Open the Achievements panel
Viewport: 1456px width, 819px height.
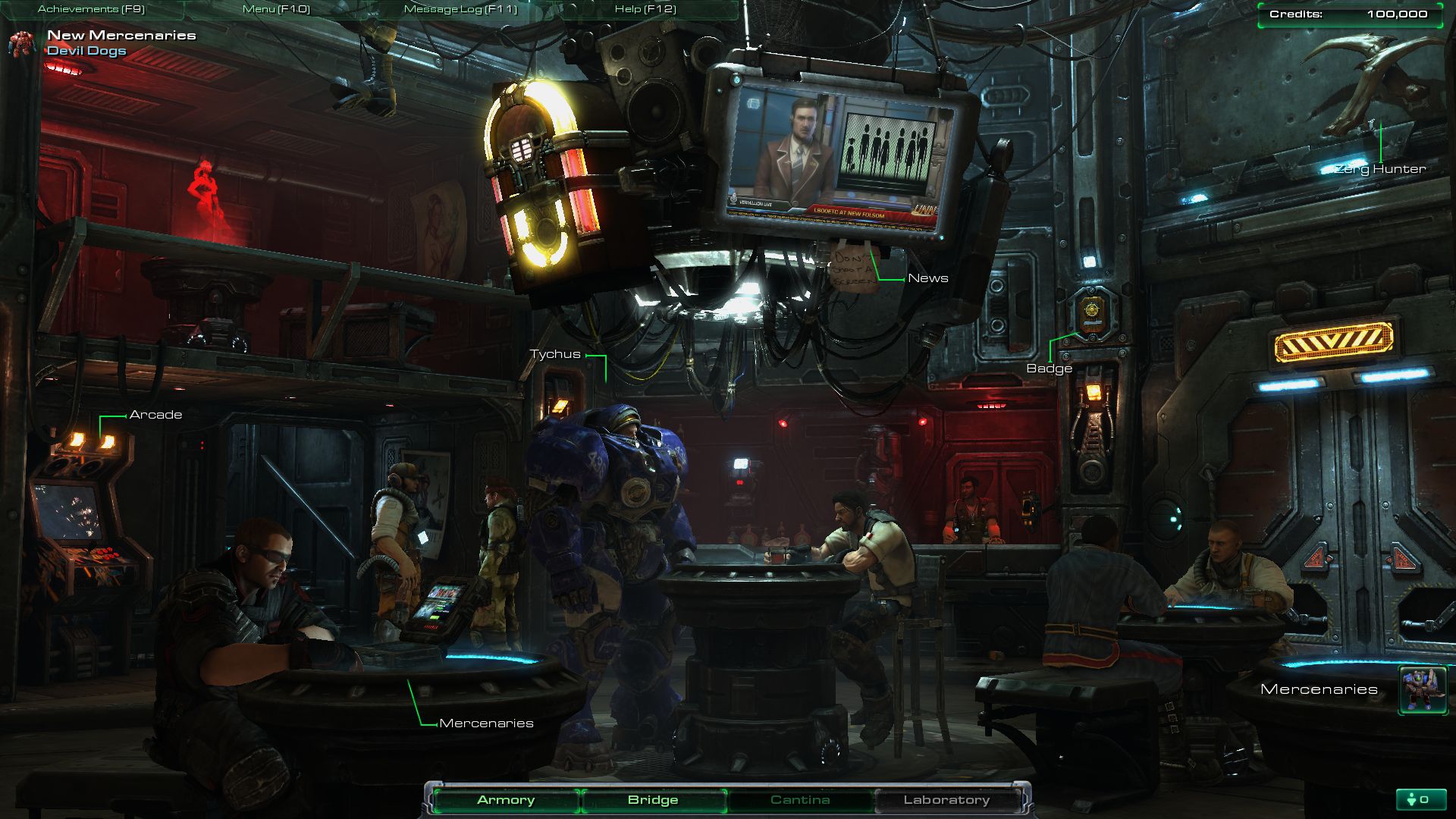click(91, 9)
